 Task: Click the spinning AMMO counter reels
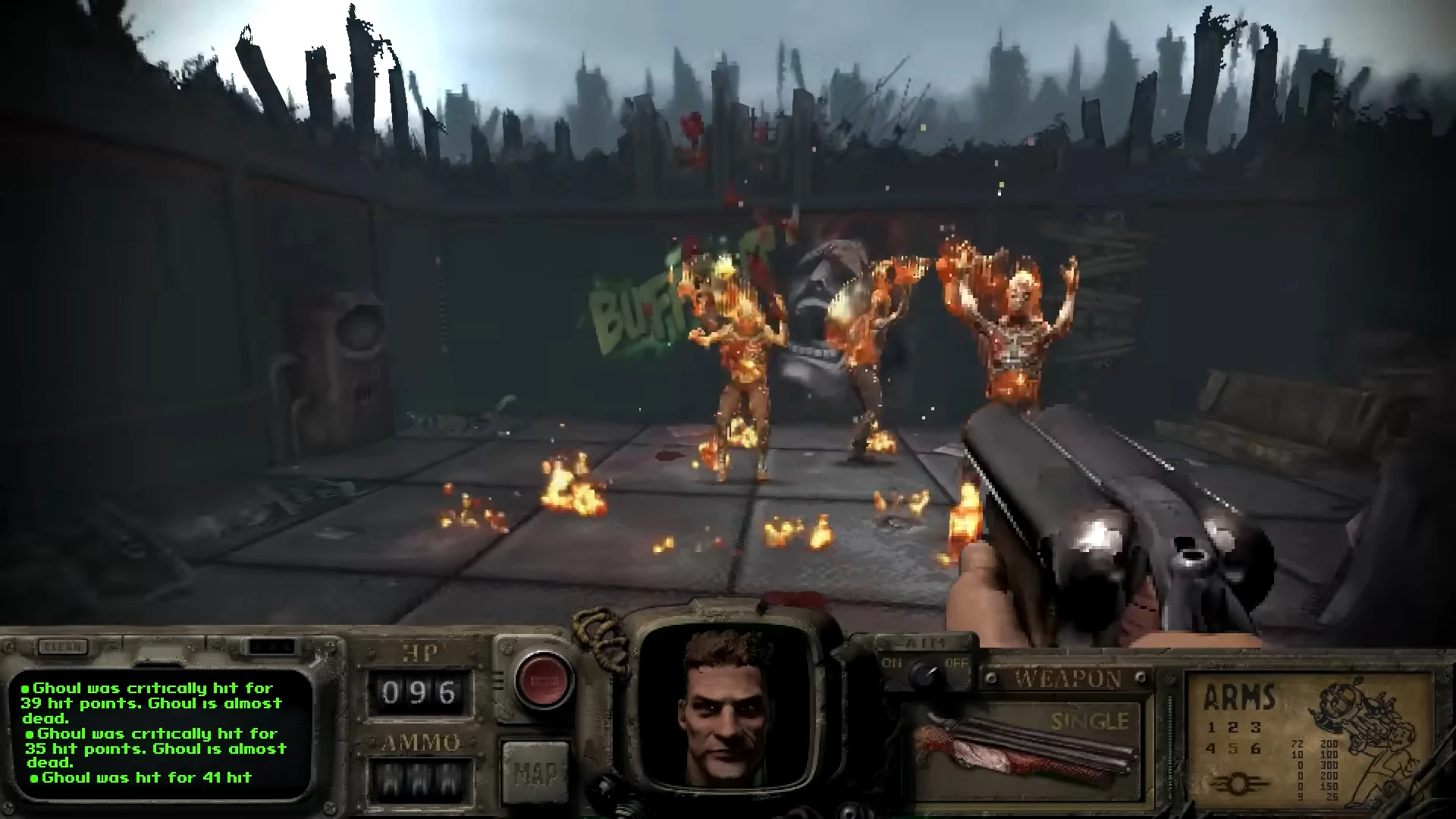click(420, 780)
